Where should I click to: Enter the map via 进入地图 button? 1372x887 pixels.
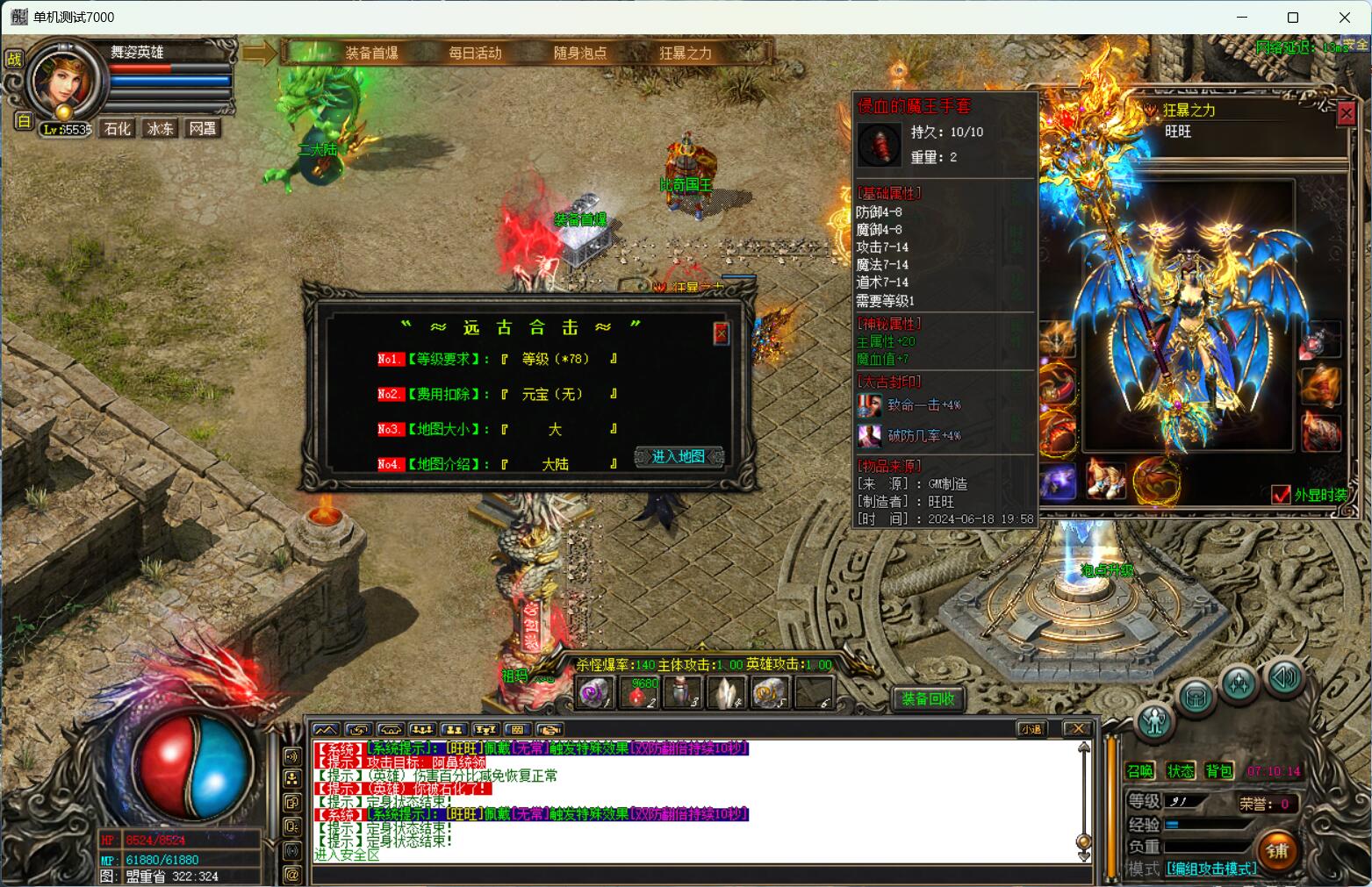679,456
